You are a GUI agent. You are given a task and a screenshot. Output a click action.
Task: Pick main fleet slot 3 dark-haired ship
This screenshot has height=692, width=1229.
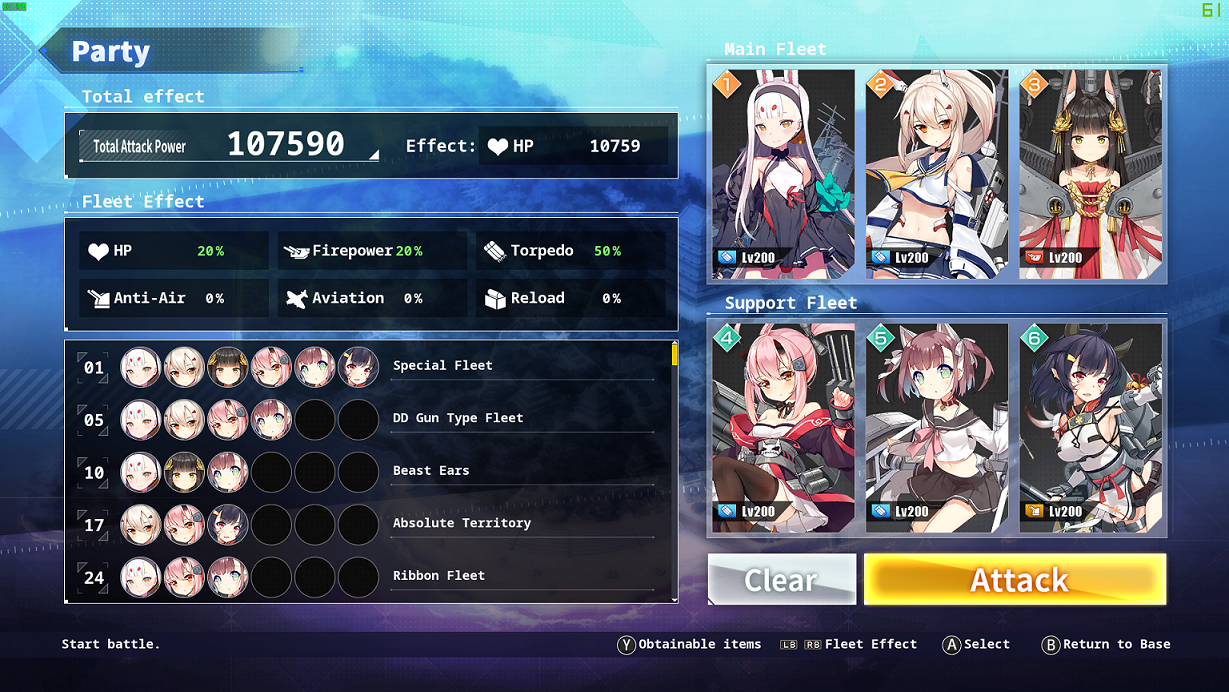(1091, 173)
